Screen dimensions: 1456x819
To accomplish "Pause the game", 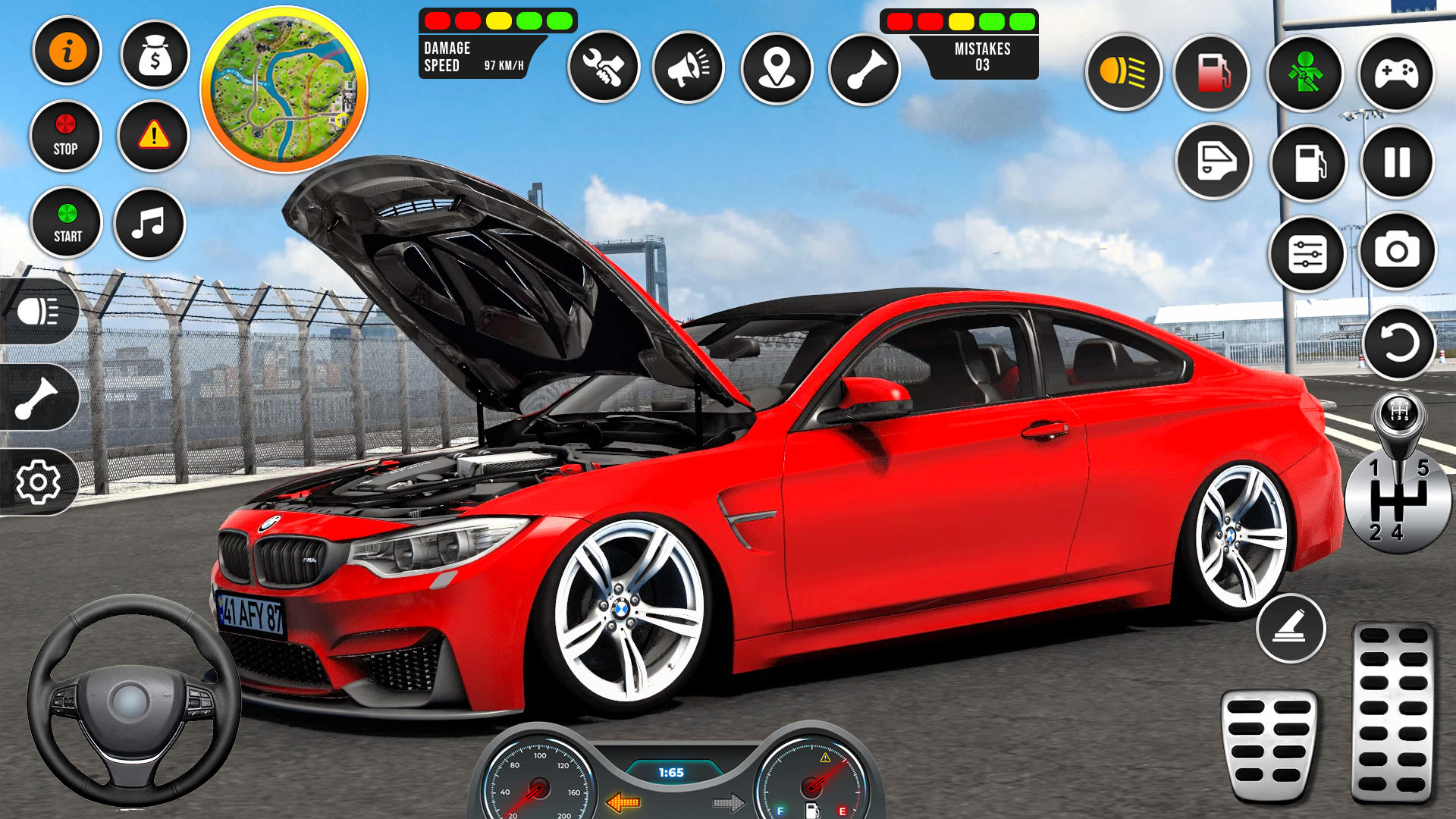I will pos(1396,162).
